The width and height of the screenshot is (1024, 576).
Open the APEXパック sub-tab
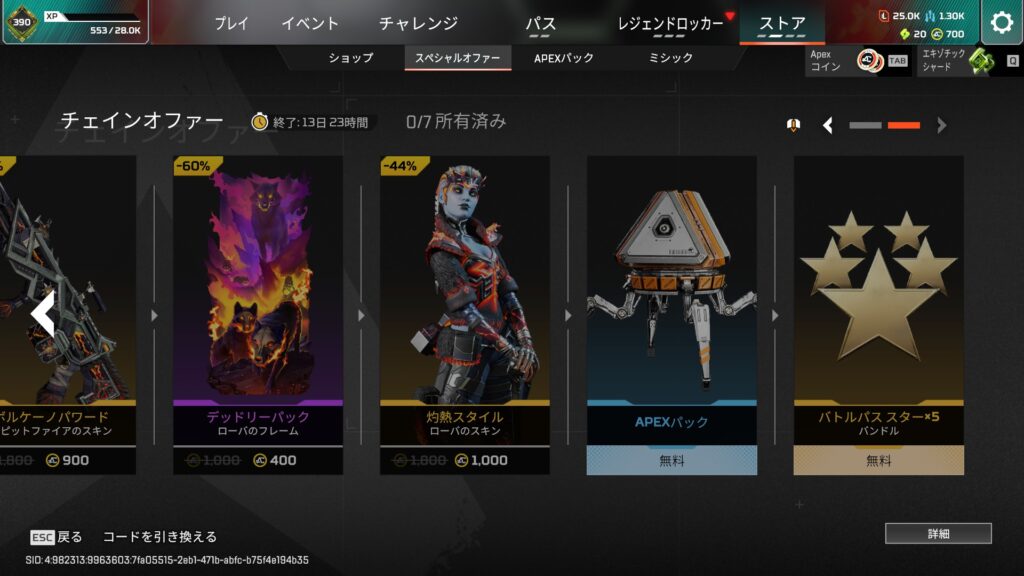tap(564, 58)
